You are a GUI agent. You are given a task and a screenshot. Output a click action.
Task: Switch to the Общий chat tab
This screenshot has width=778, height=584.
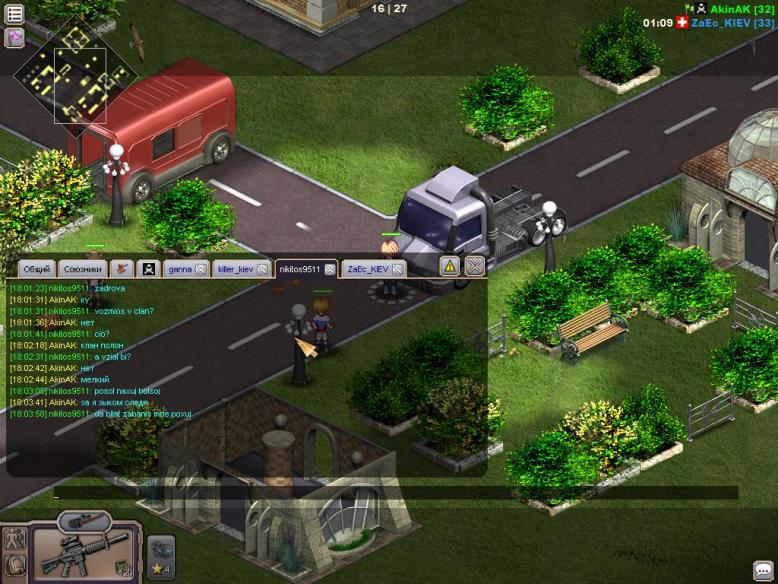click(36, 269)
